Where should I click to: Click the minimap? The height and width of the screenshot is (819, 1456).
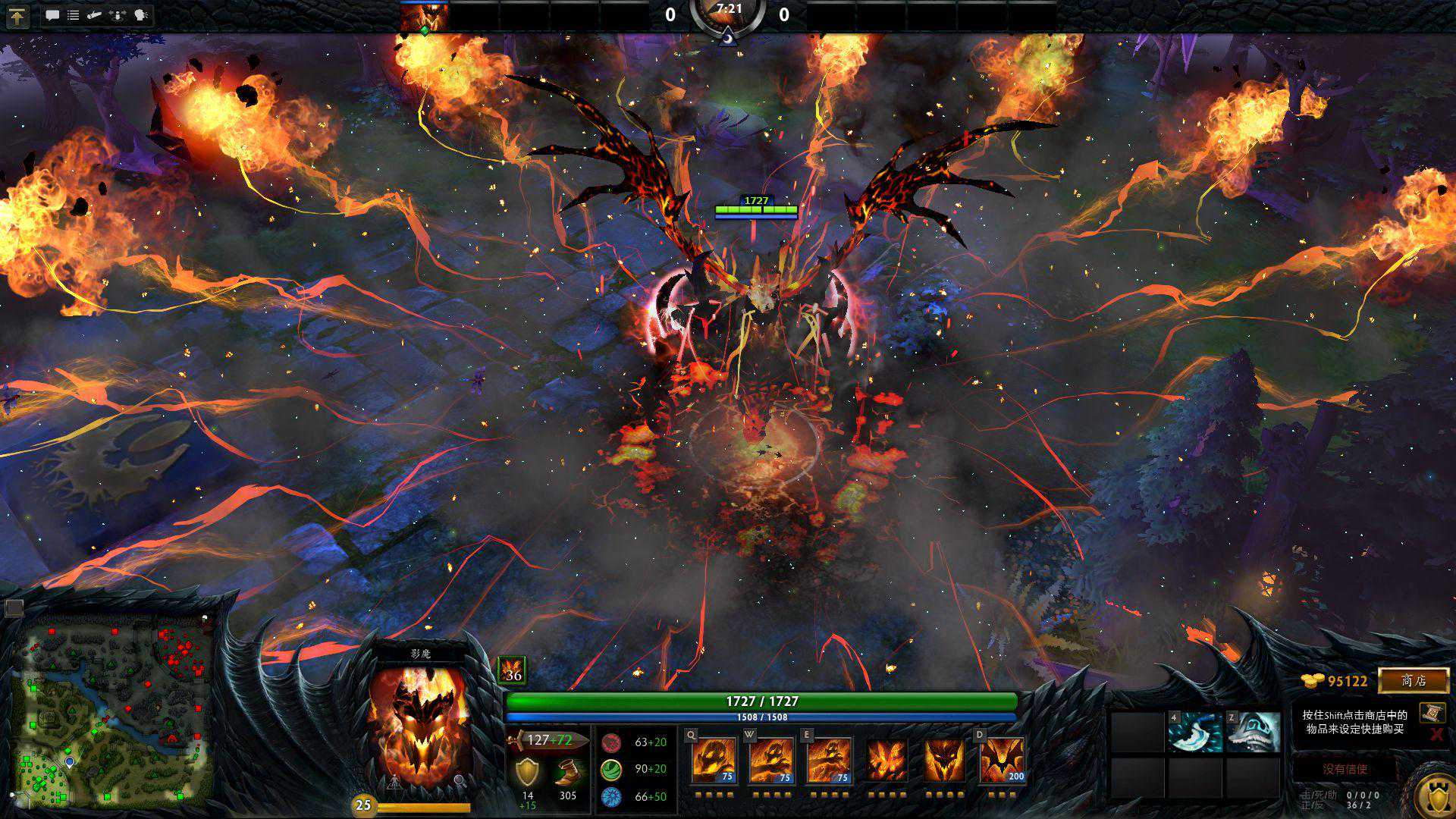pyautogui.click(x=114, y=709)
